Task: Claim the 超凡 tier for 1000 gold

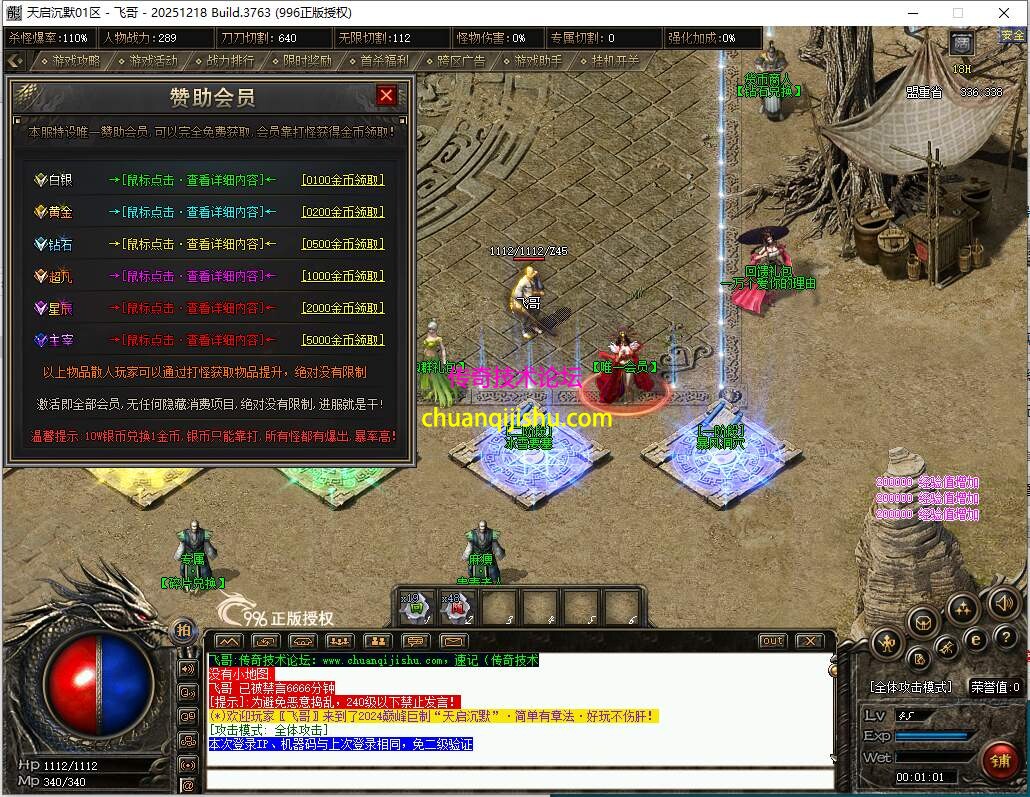Action: [x=343, y=276]
